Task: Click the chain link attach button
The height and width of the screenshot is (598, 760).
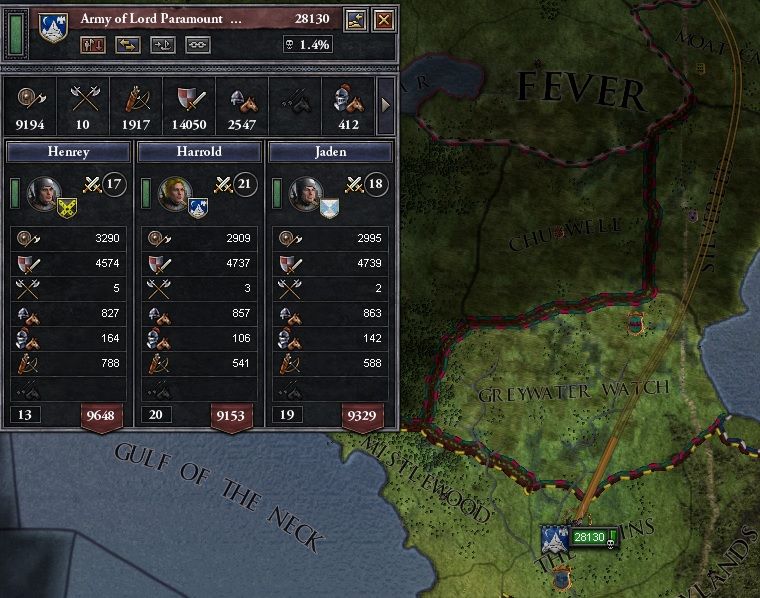Action: (x=197, y=44)
